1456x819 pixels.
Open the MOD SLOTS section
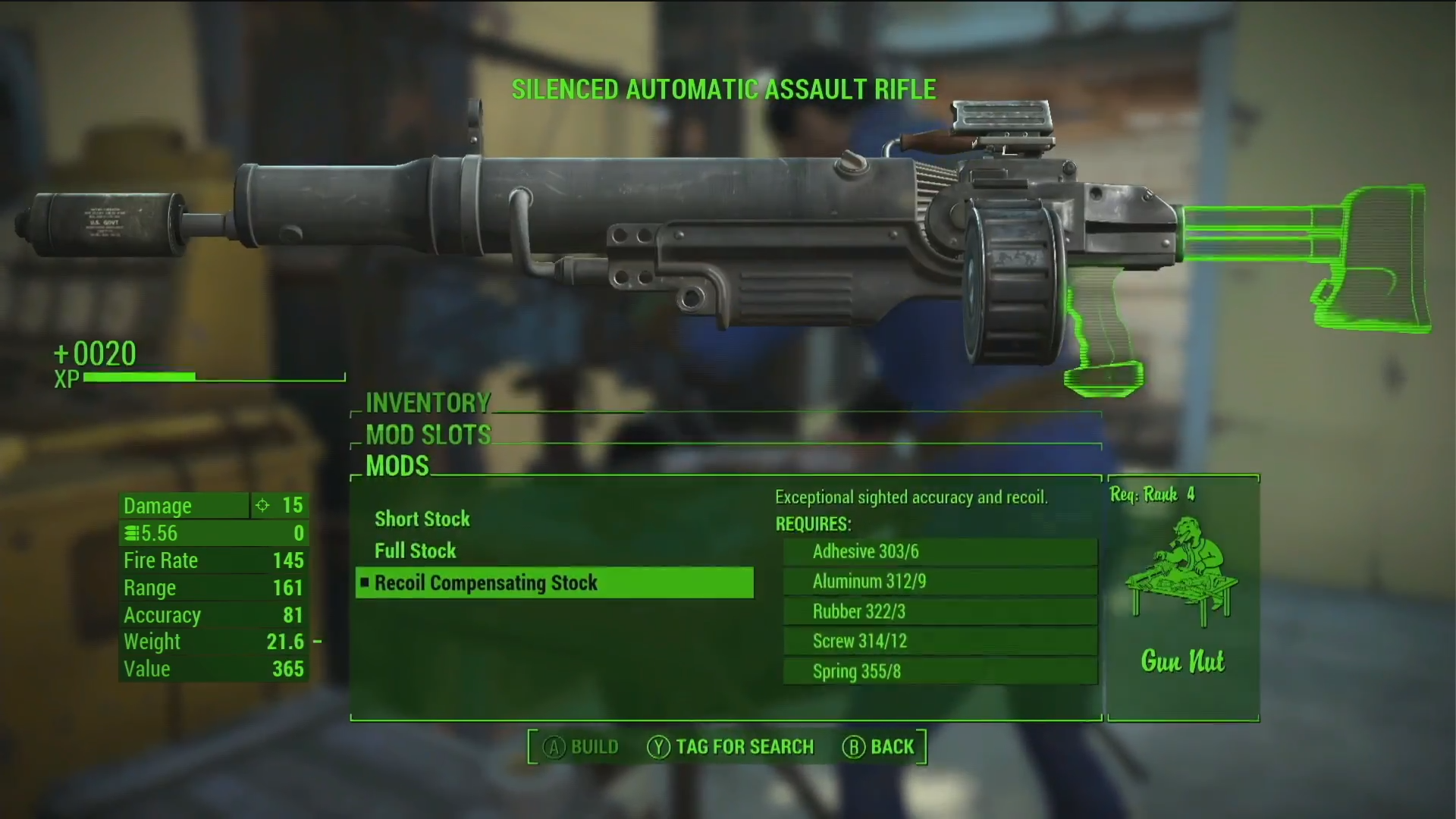coord(427,435)
